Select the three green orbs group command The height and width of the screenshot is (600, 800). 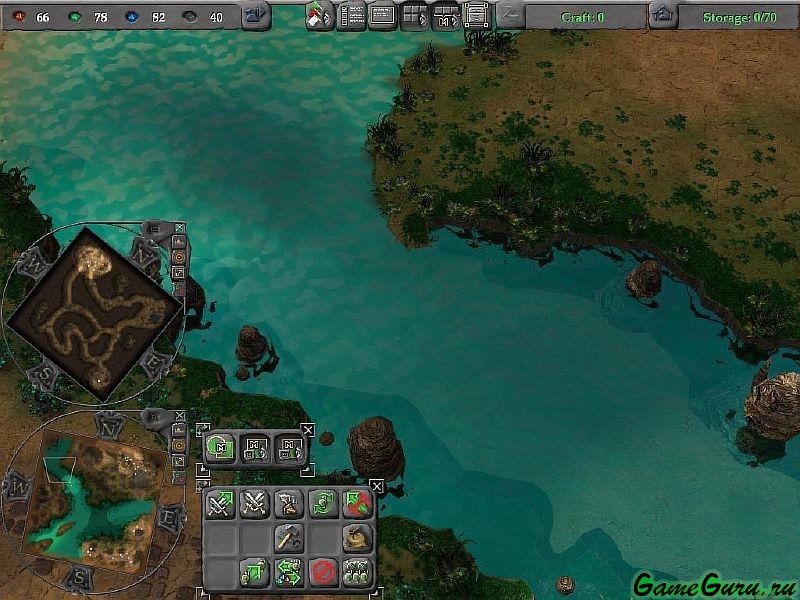click(x=357, y=572)
